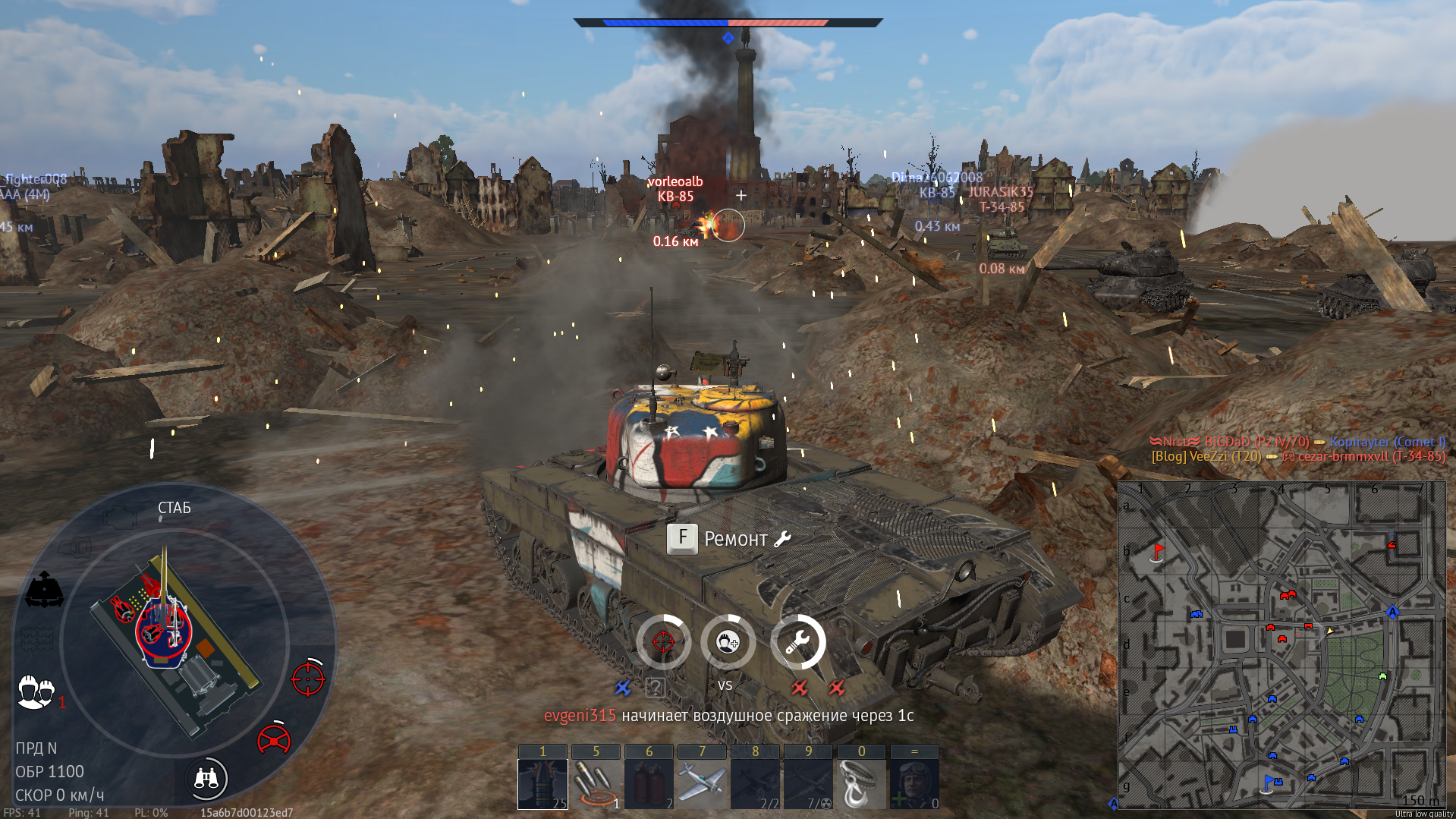Click the crew replacement circle icon
Screen dimensions: 1456x819
click(728, 642)
